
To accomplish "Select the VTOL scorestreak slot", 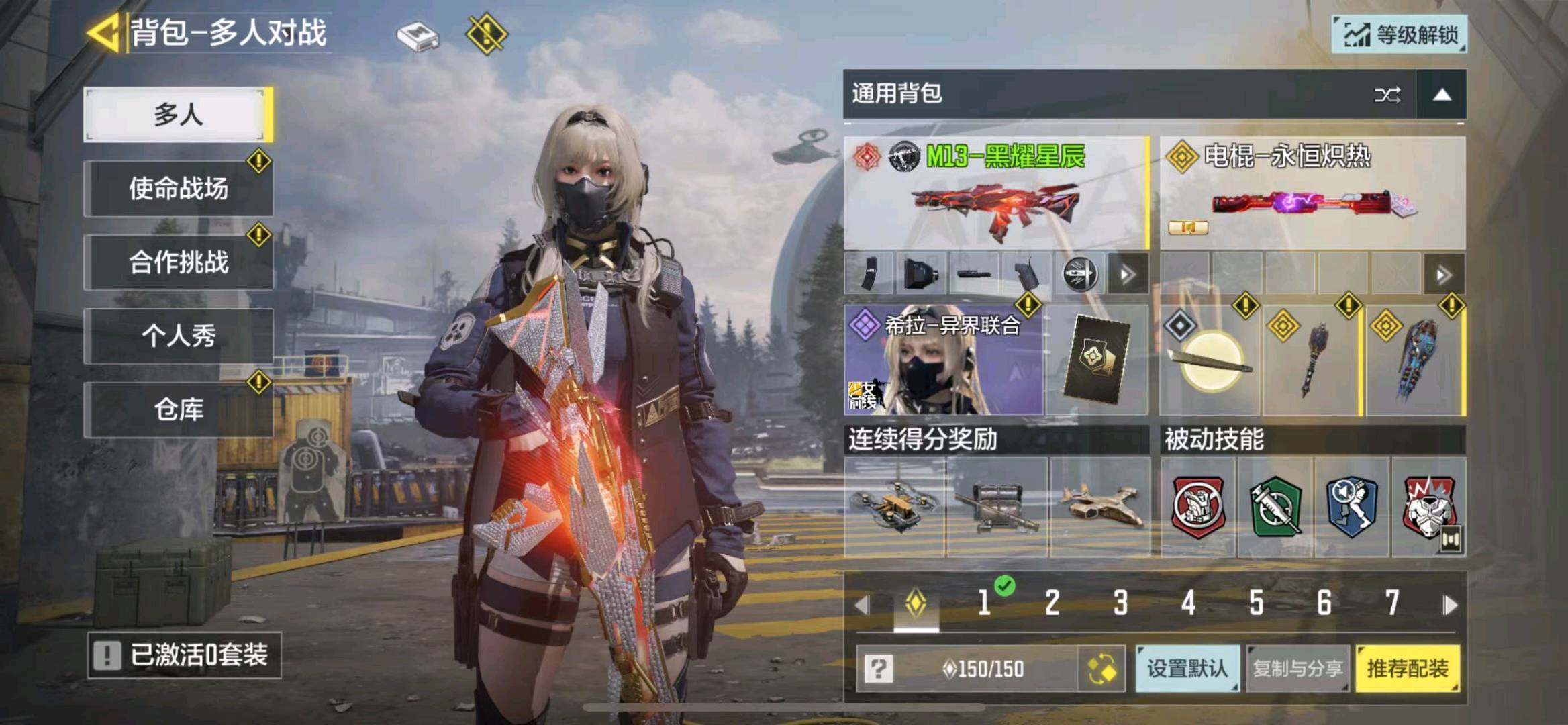I will pos(1099,508).
